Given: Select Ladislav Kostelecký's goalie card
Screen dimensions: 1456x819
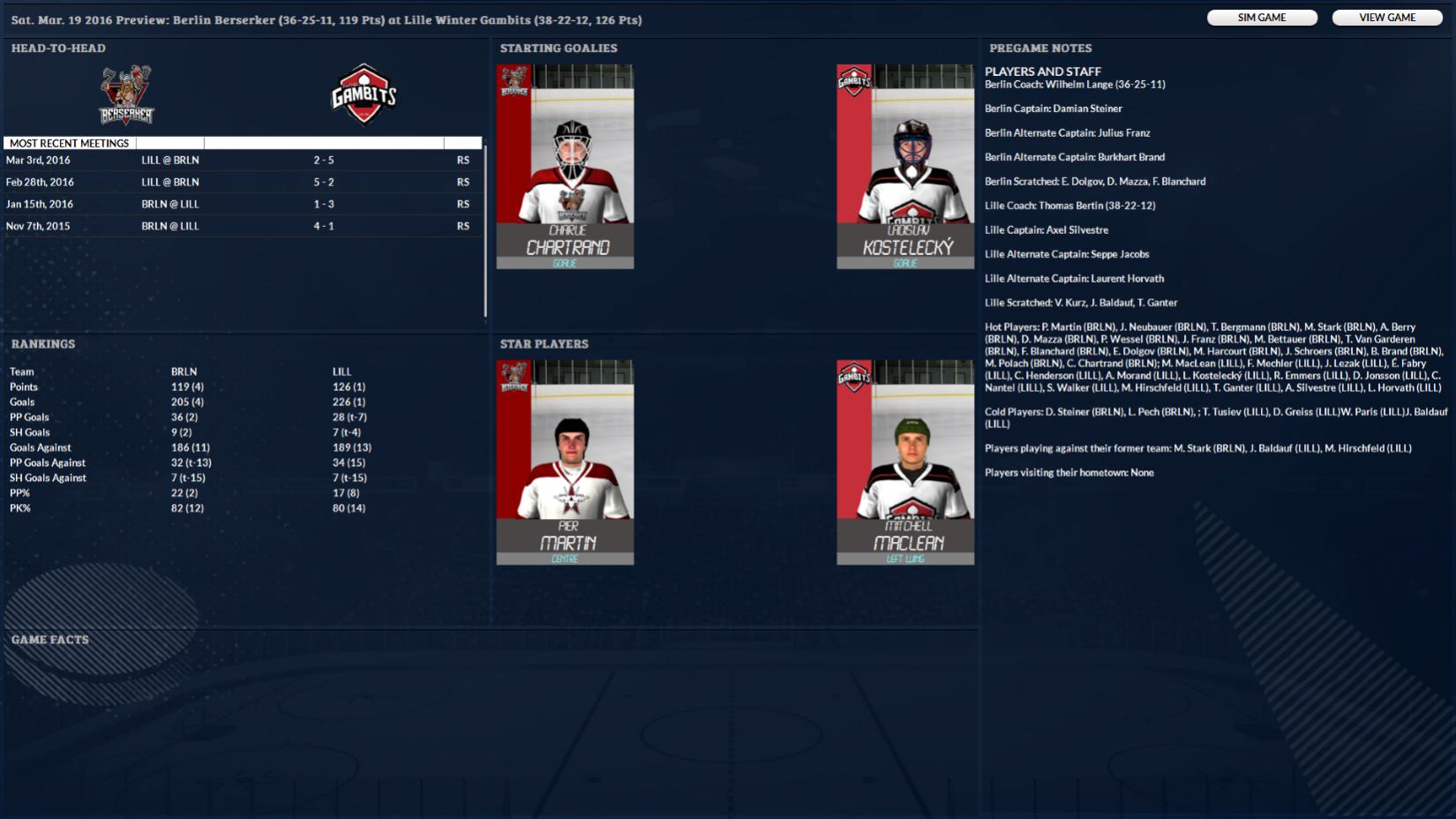Looking at the screenshot, I should 904,166.
